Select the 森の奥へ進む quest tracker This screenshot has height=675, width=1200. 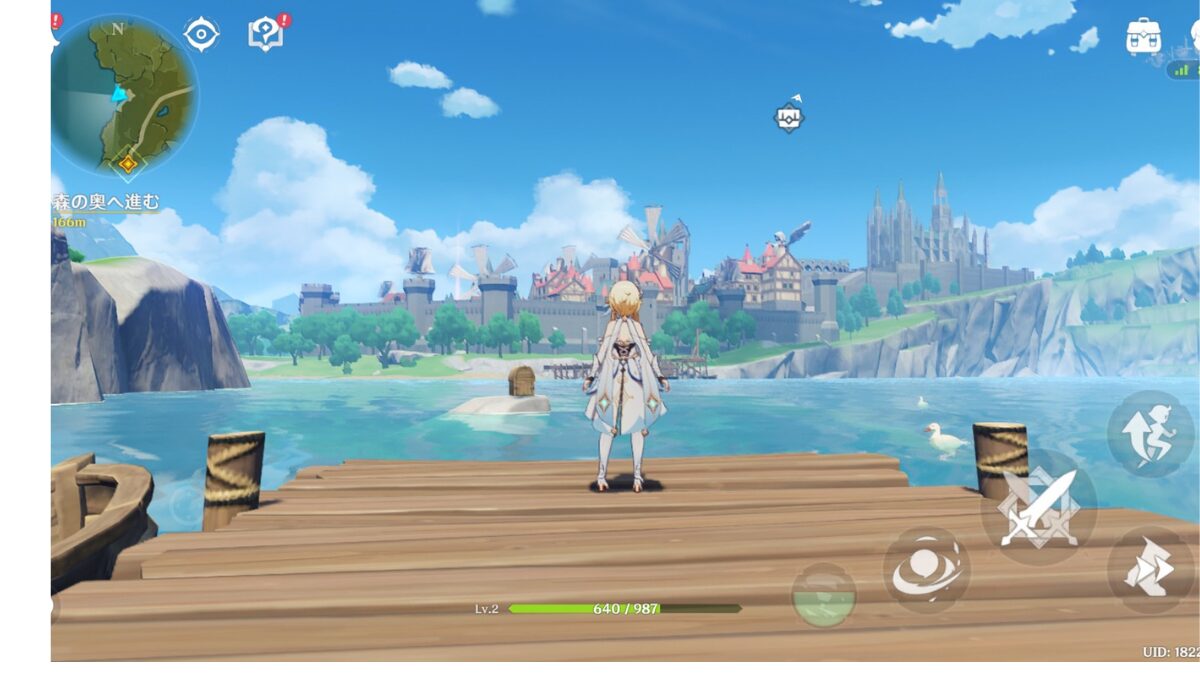[106, 202]
